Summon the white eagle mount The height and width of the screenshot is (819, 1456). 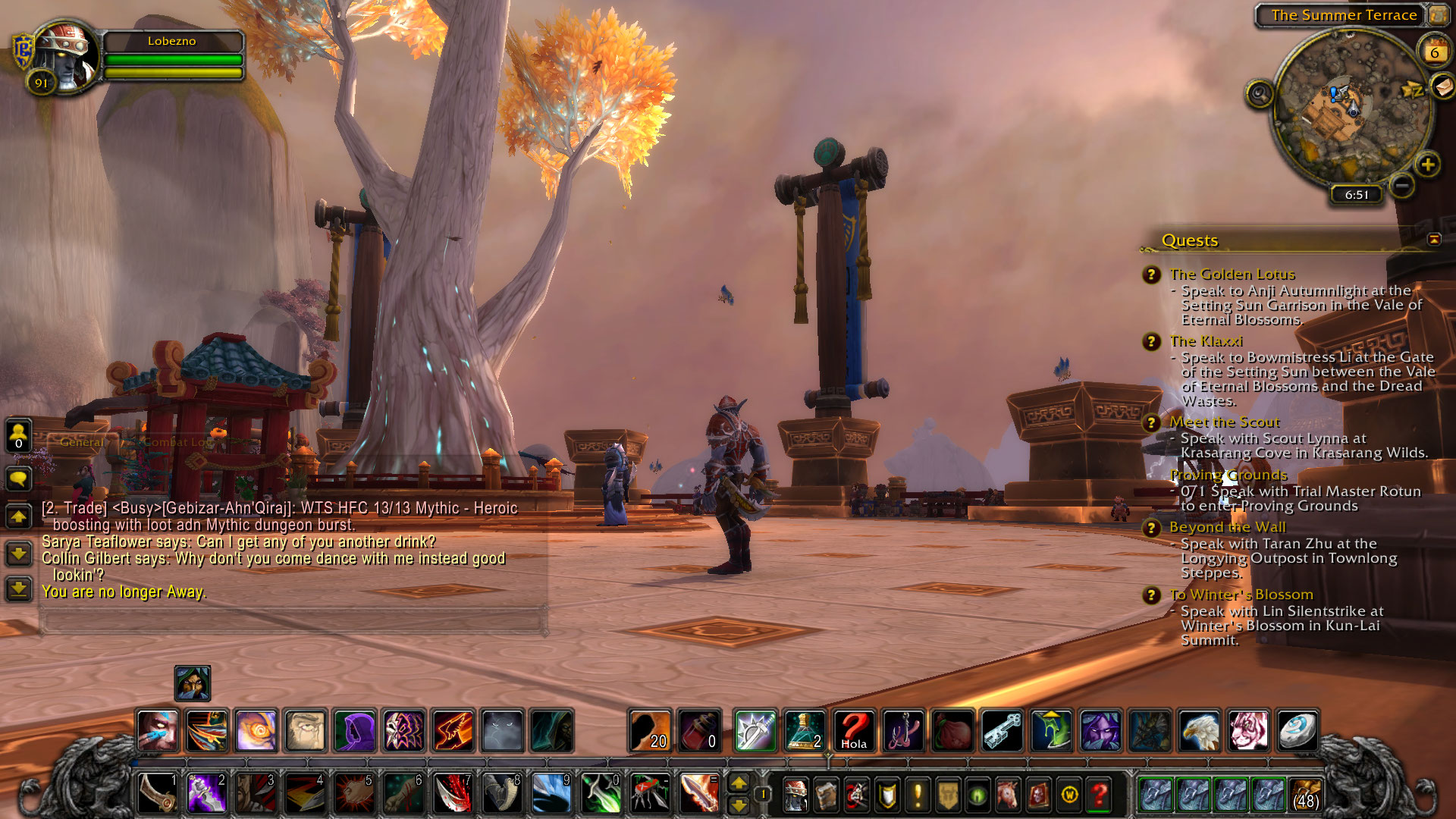1200,731
